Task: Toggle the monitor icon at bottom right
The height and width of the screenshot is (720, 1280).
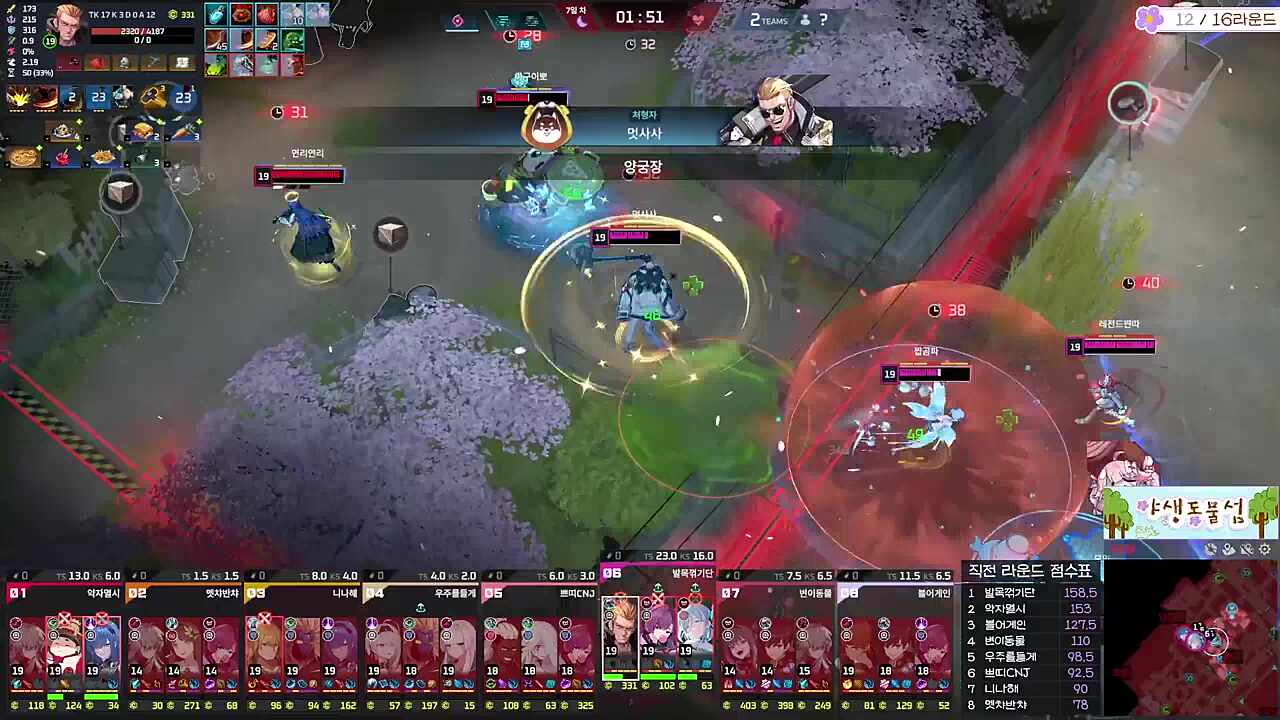Action: point(1211,549)
